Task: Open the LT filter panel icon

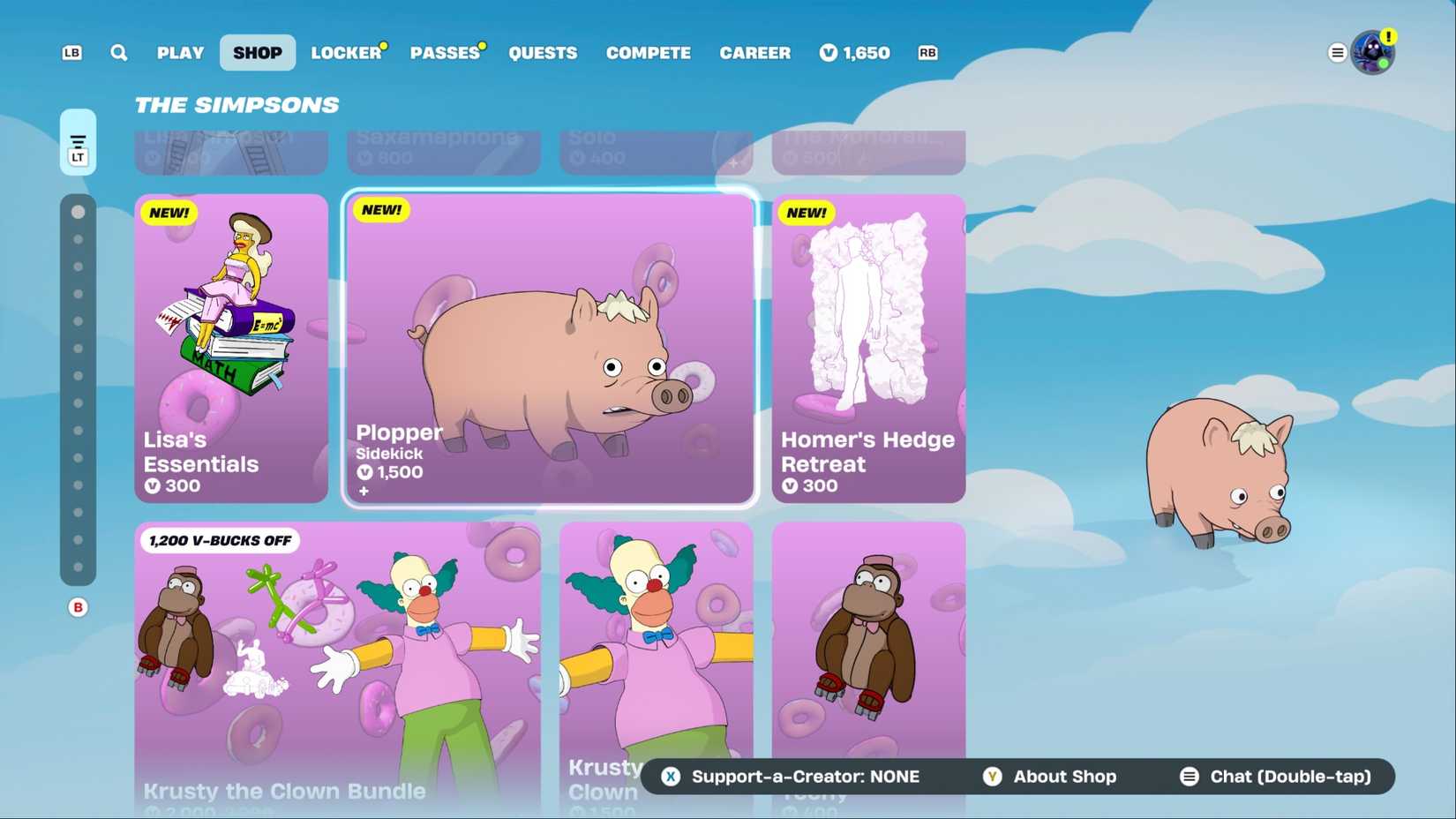Action: tap(78, 141)
